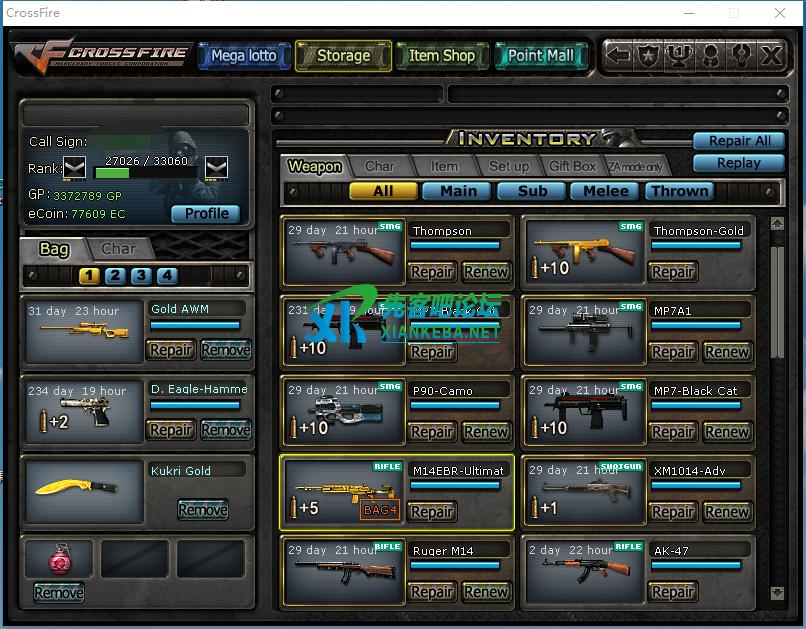This screenshot has width=806, height=629.
Task: Show the Set up inventory tab
Action: pos(508,167)
